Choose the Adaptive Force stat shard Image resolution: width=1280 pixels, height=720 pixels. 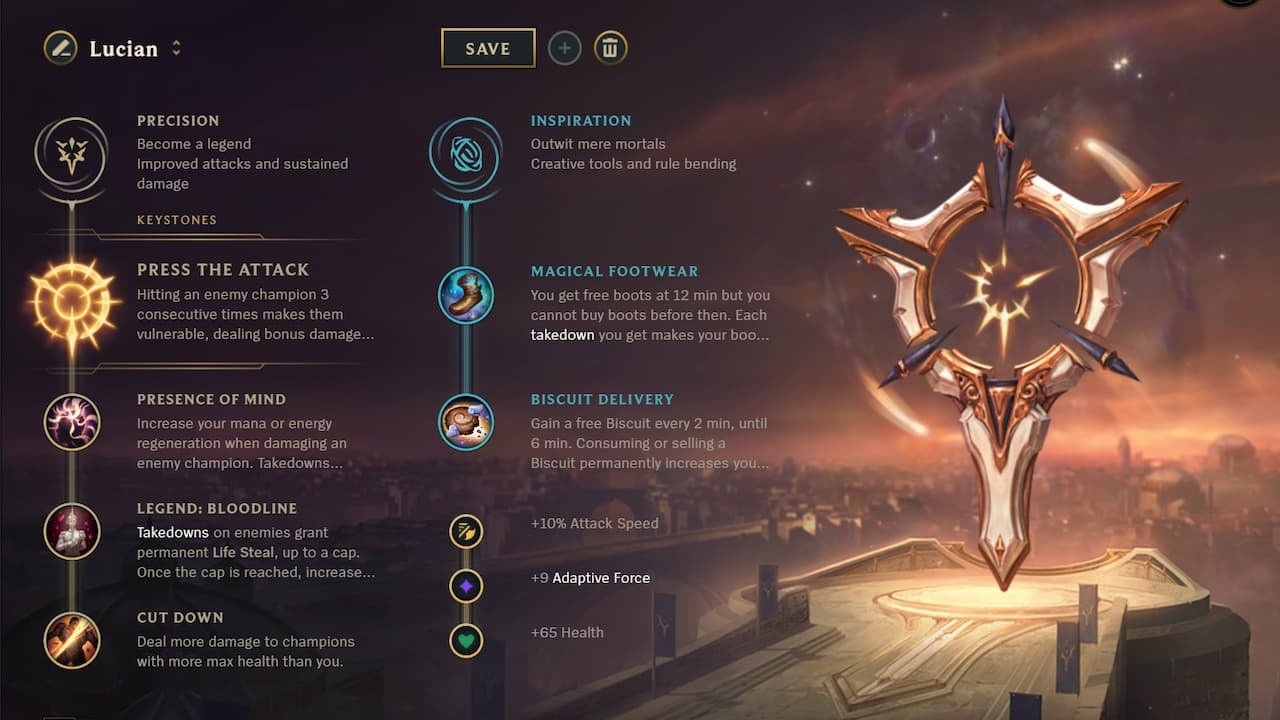pyautogui.click(x=466, y=587)
